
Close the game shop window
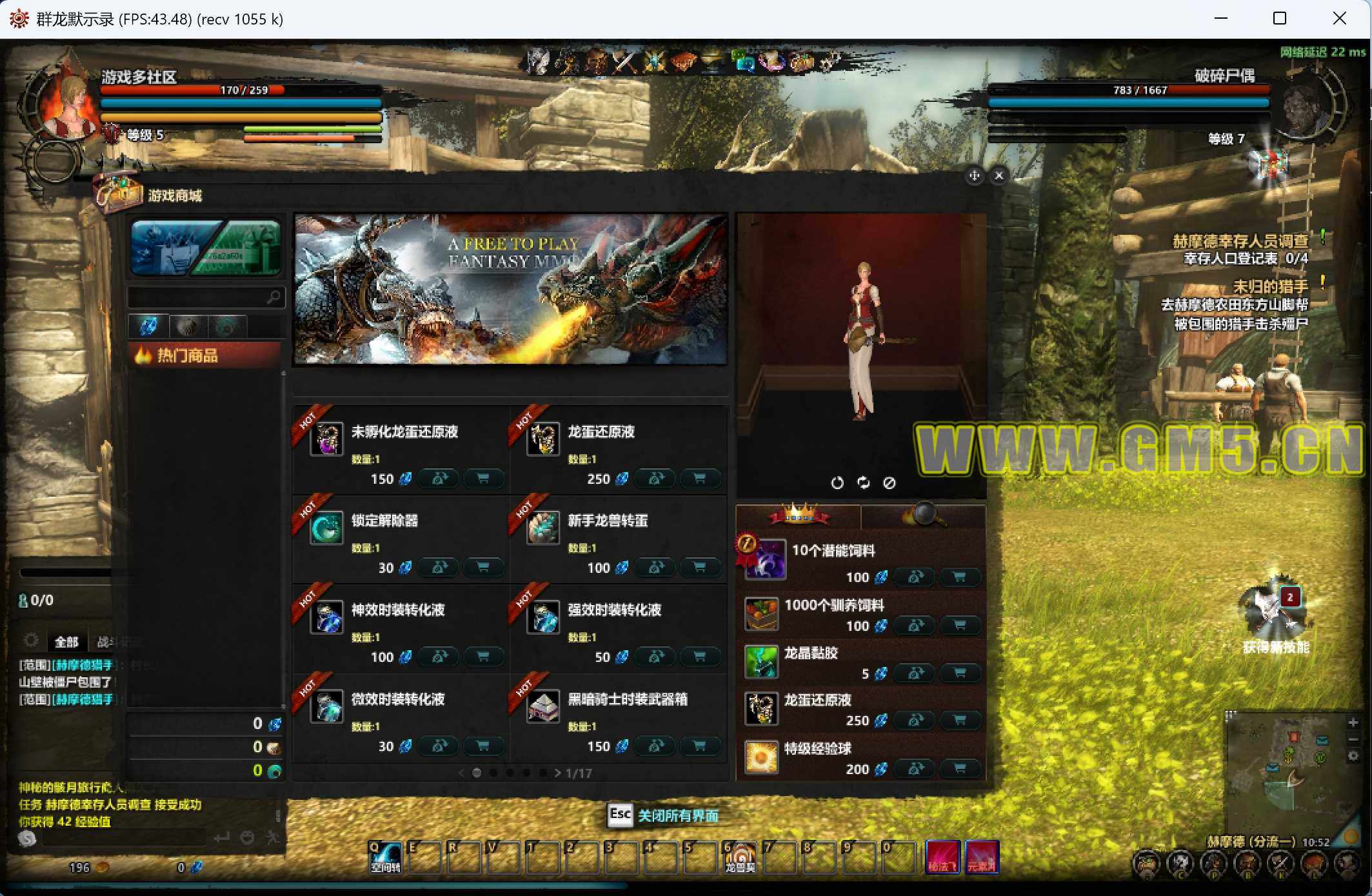click(x=999, y=175)
